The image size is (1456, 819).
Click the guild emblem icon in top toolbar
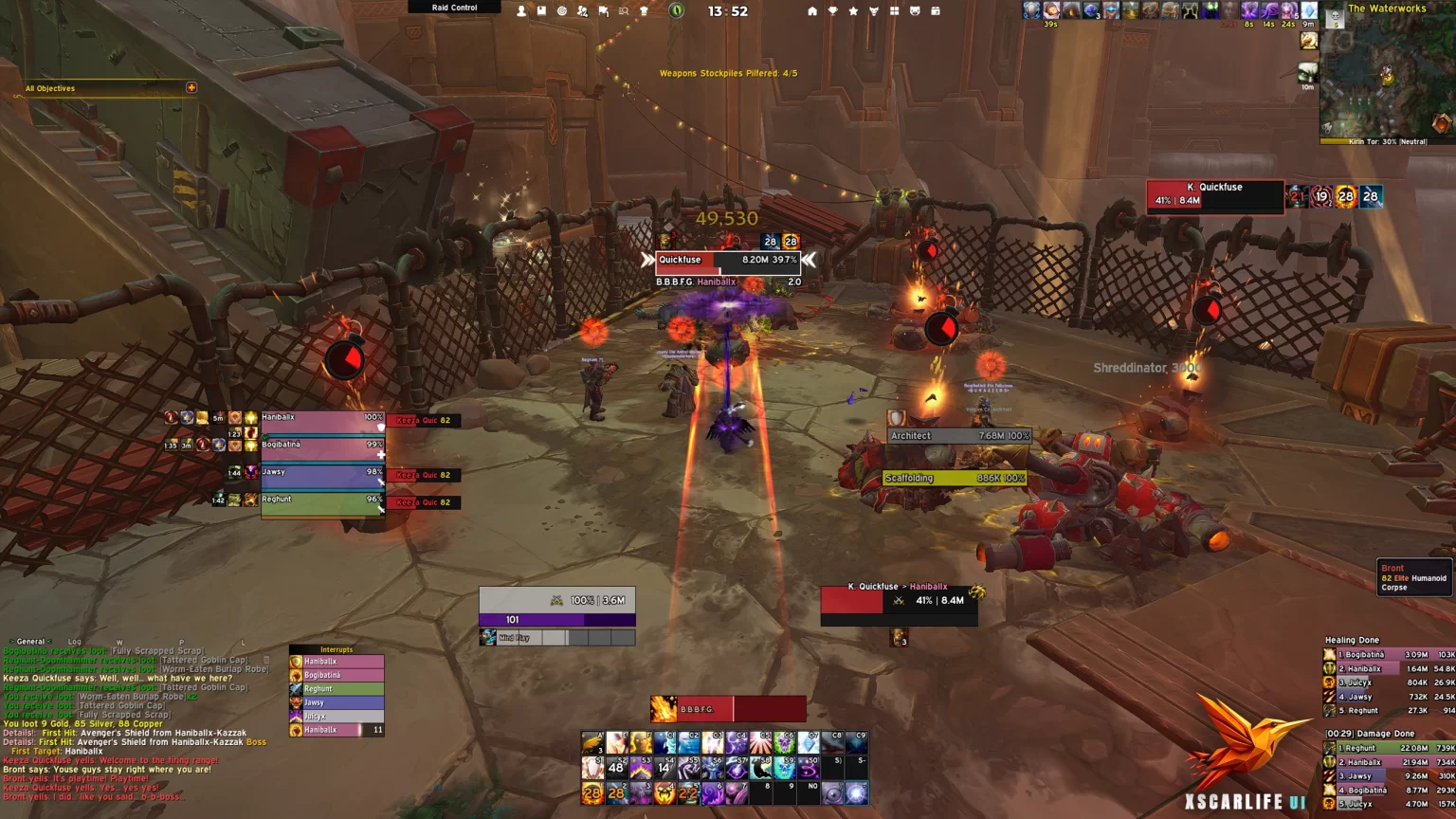872,10
